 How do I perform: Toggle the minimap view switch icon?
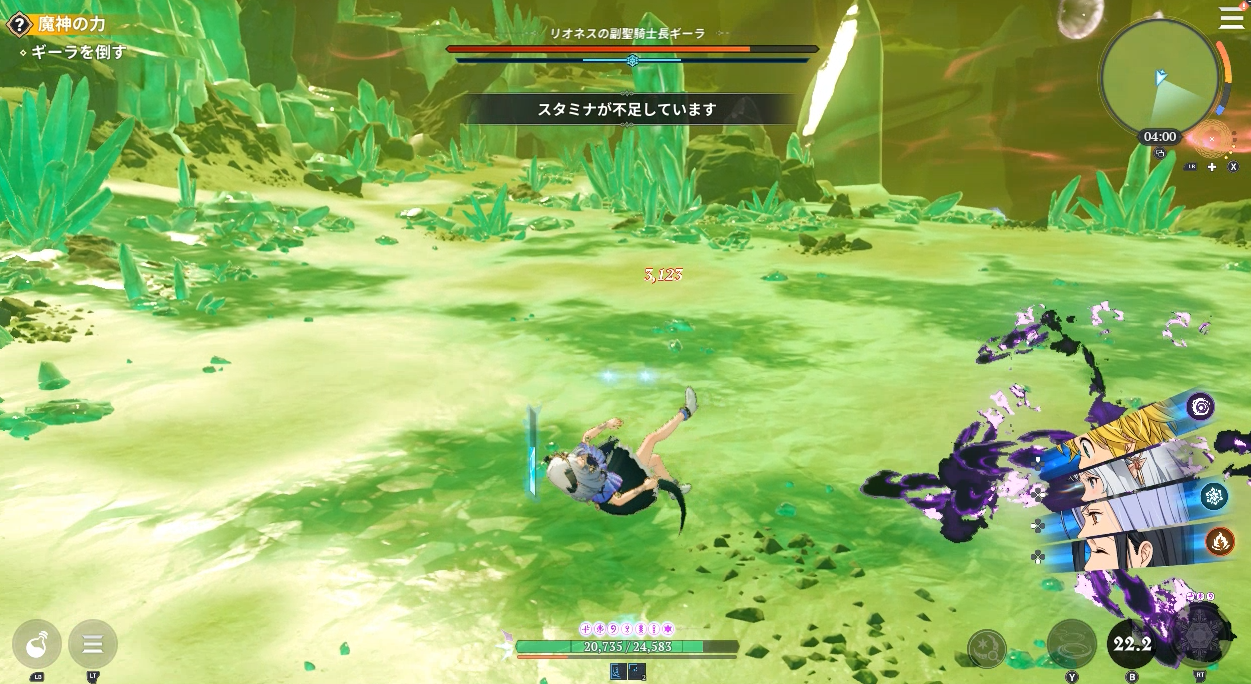point(1159,154)
